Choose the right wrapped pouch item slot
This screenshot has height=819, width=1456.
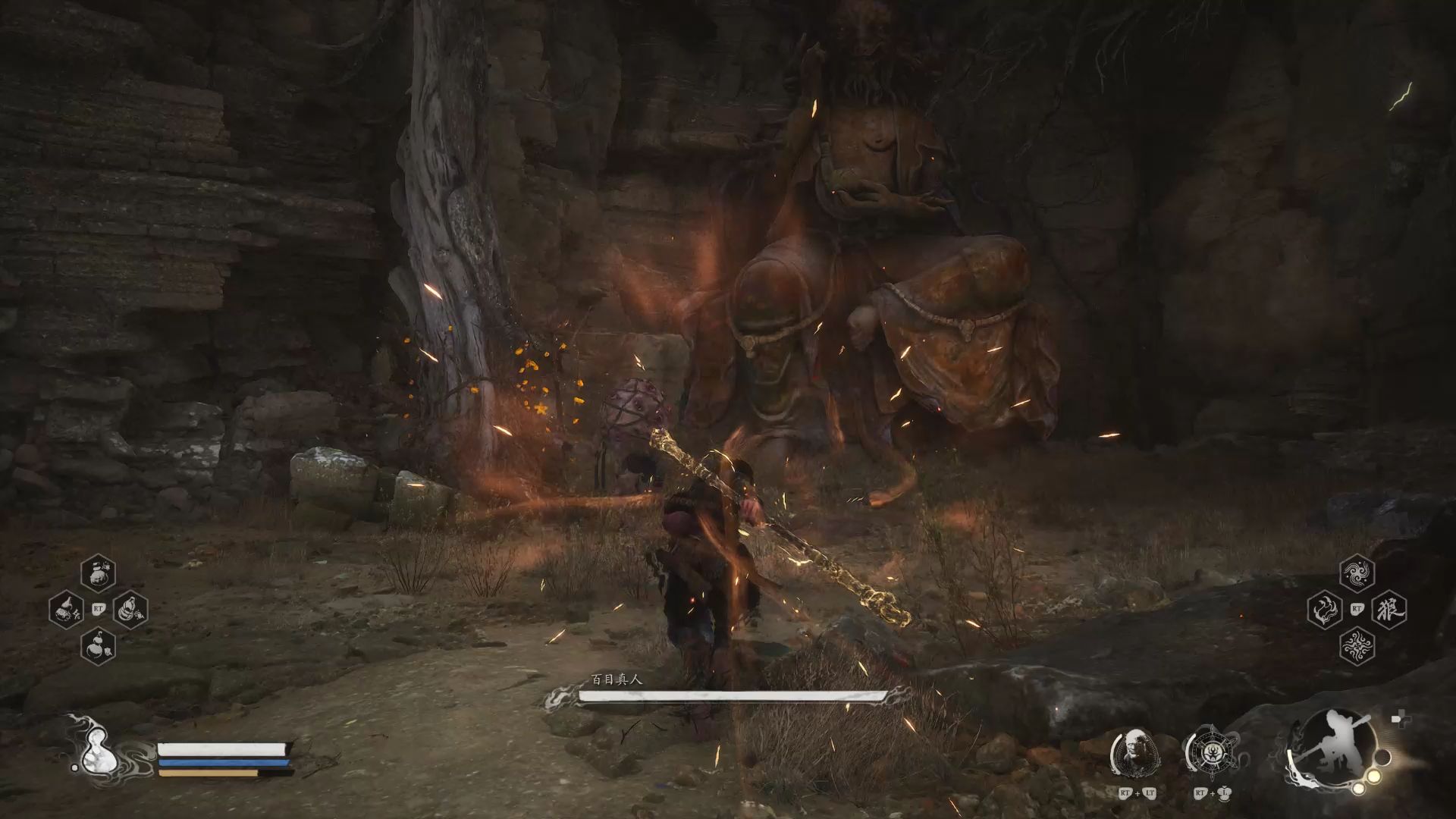click(130, 608)
